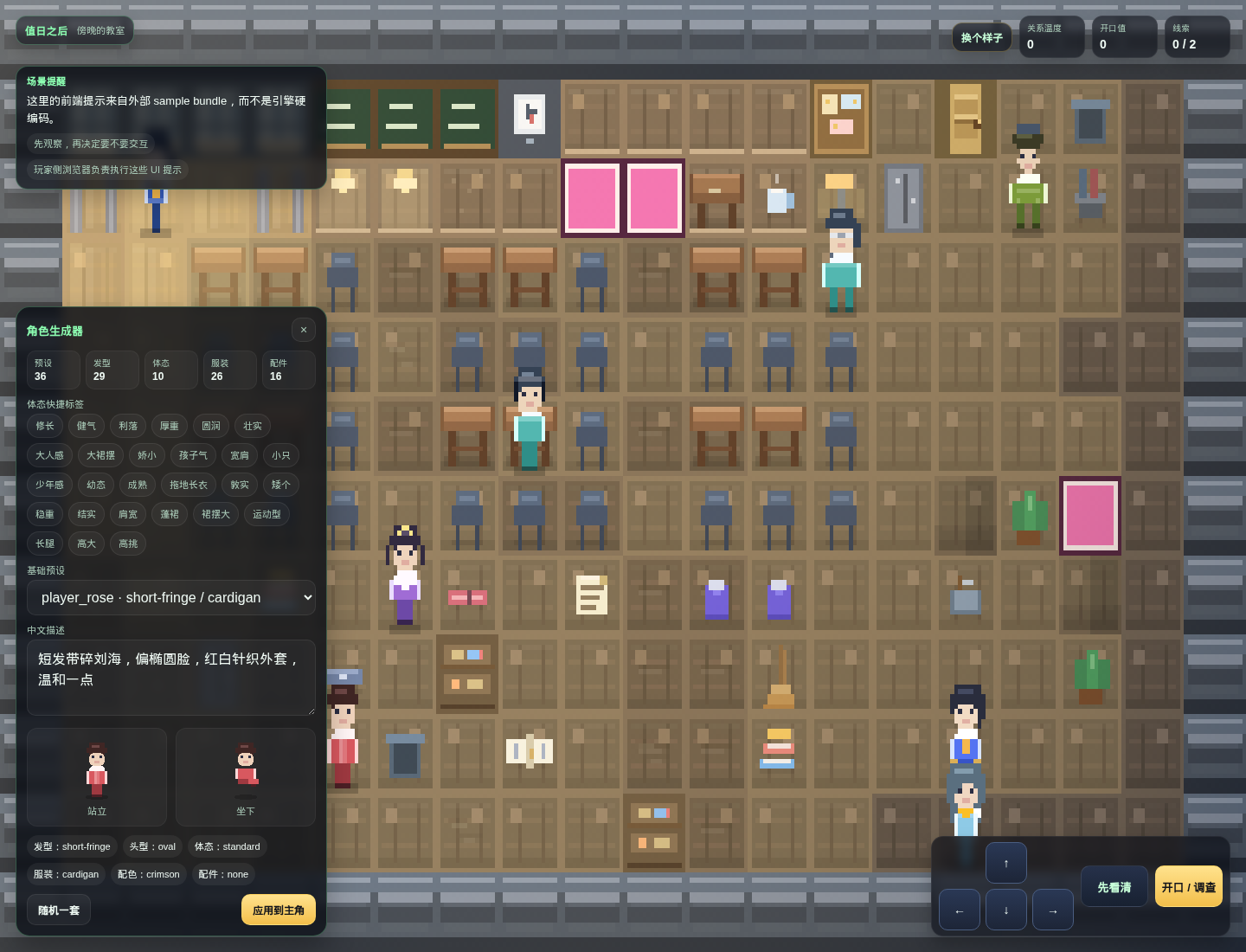Toggle the 娇小 body tag
The height and width of the screenshot is (952, 1246).
(x=146, y=455)
